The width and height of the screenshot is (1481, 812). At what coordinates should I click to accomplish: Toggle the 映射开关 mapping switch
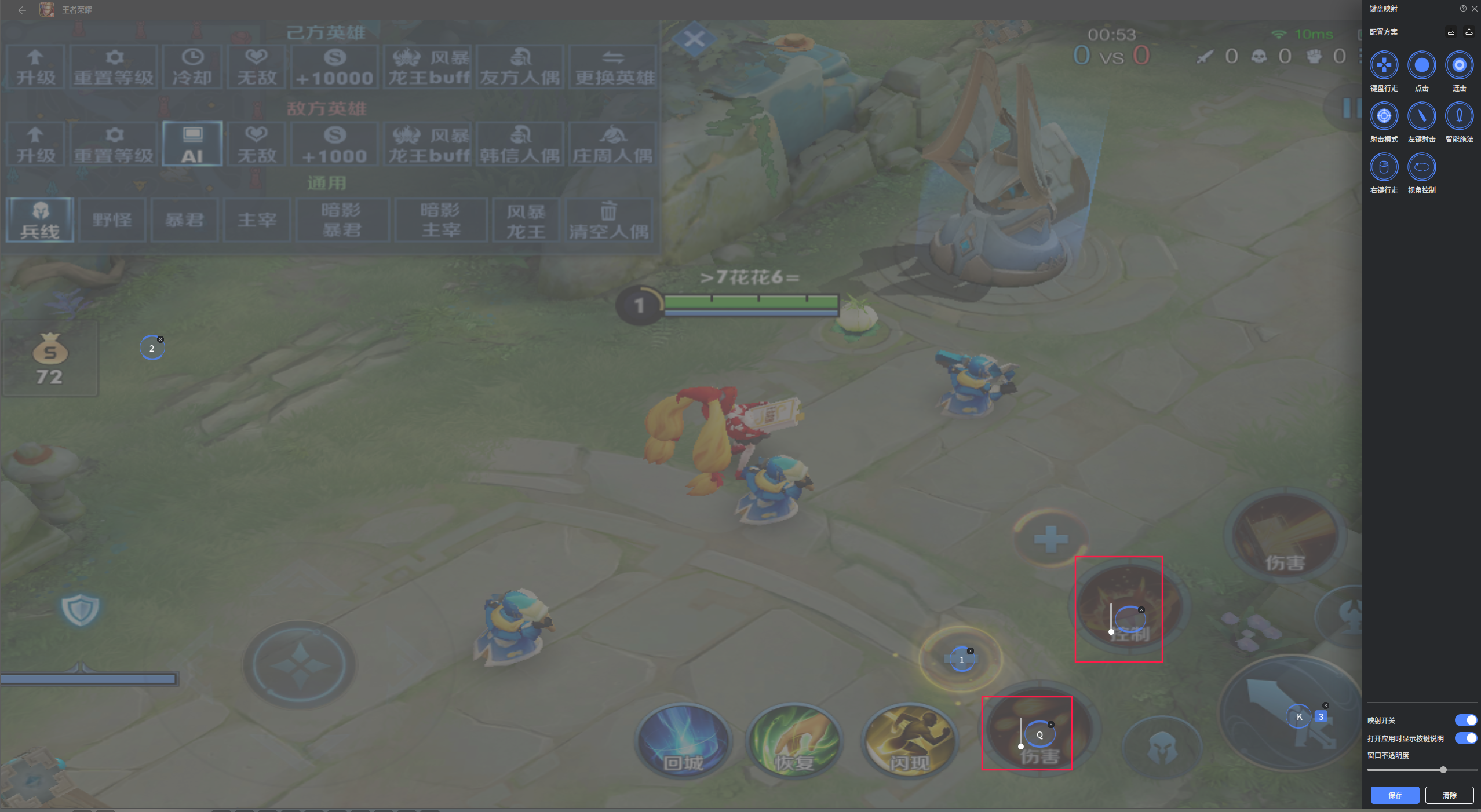[x=1465, y=720]
